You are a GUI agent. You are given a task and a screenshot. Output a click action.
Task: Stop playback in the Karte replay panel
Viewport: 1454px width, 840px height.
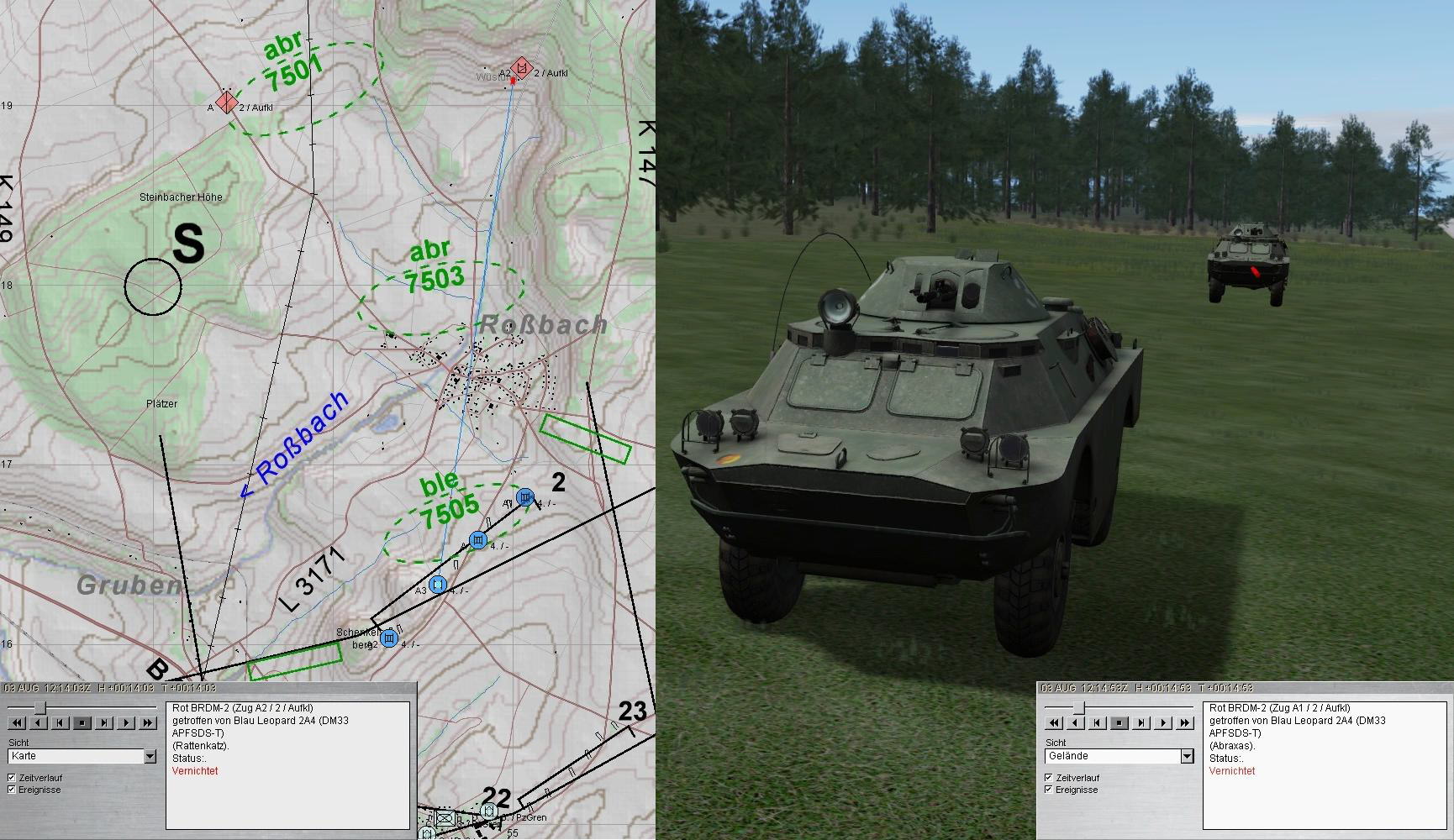(x=82, y=722)
